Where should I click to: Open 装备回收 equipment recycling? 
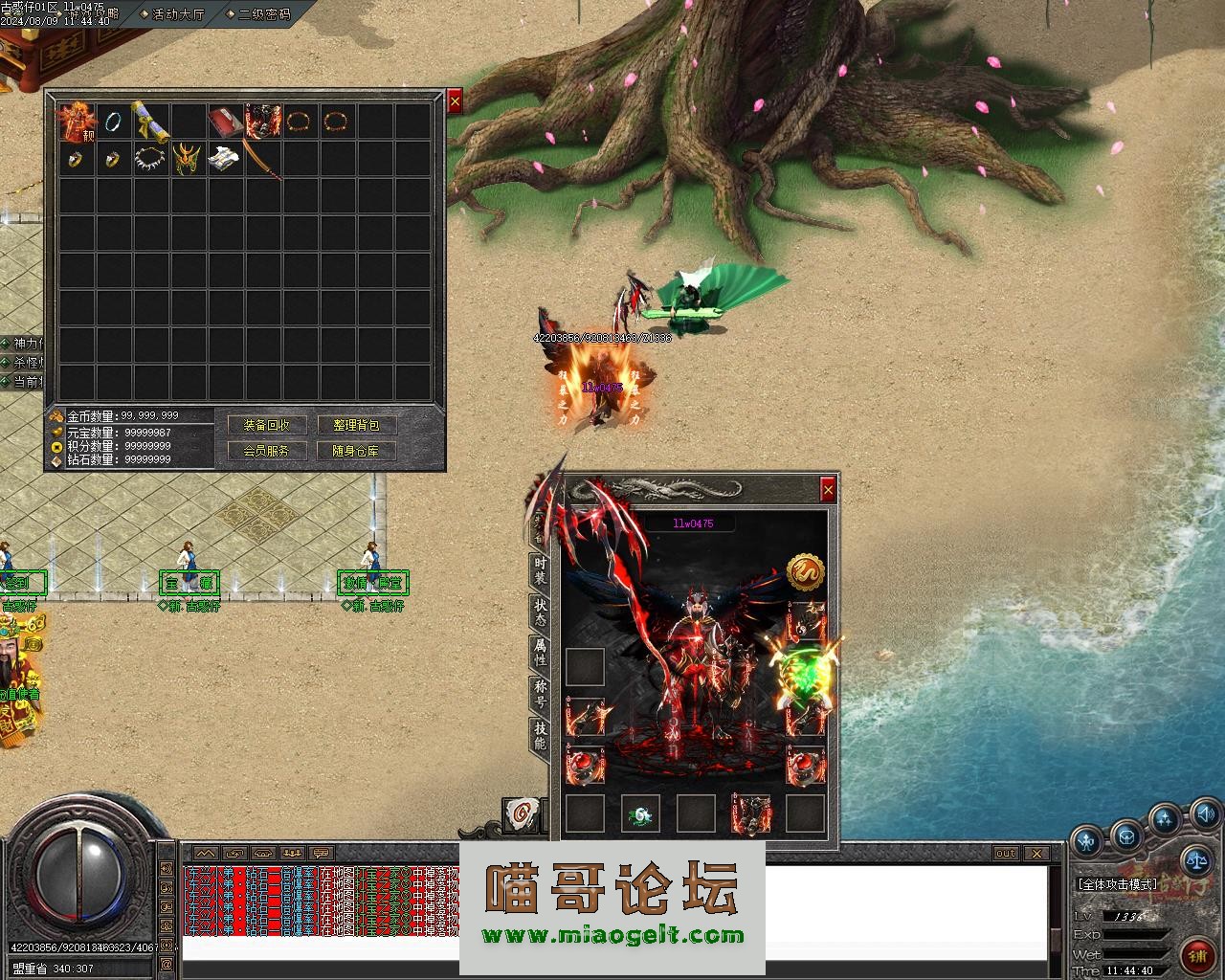(x=266, y=425)
